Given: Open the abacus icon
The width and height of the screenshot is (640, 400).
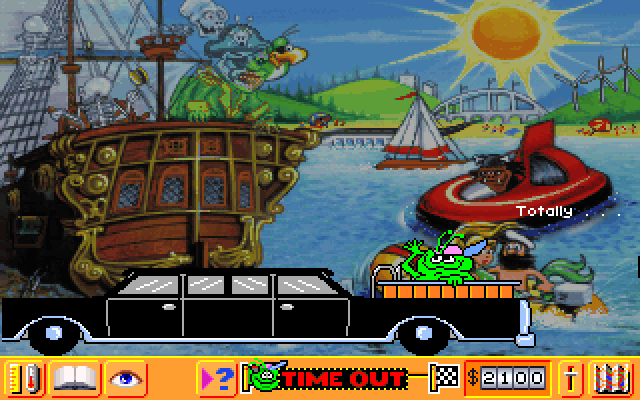Looking at the screenshot, I should point(612,378).
